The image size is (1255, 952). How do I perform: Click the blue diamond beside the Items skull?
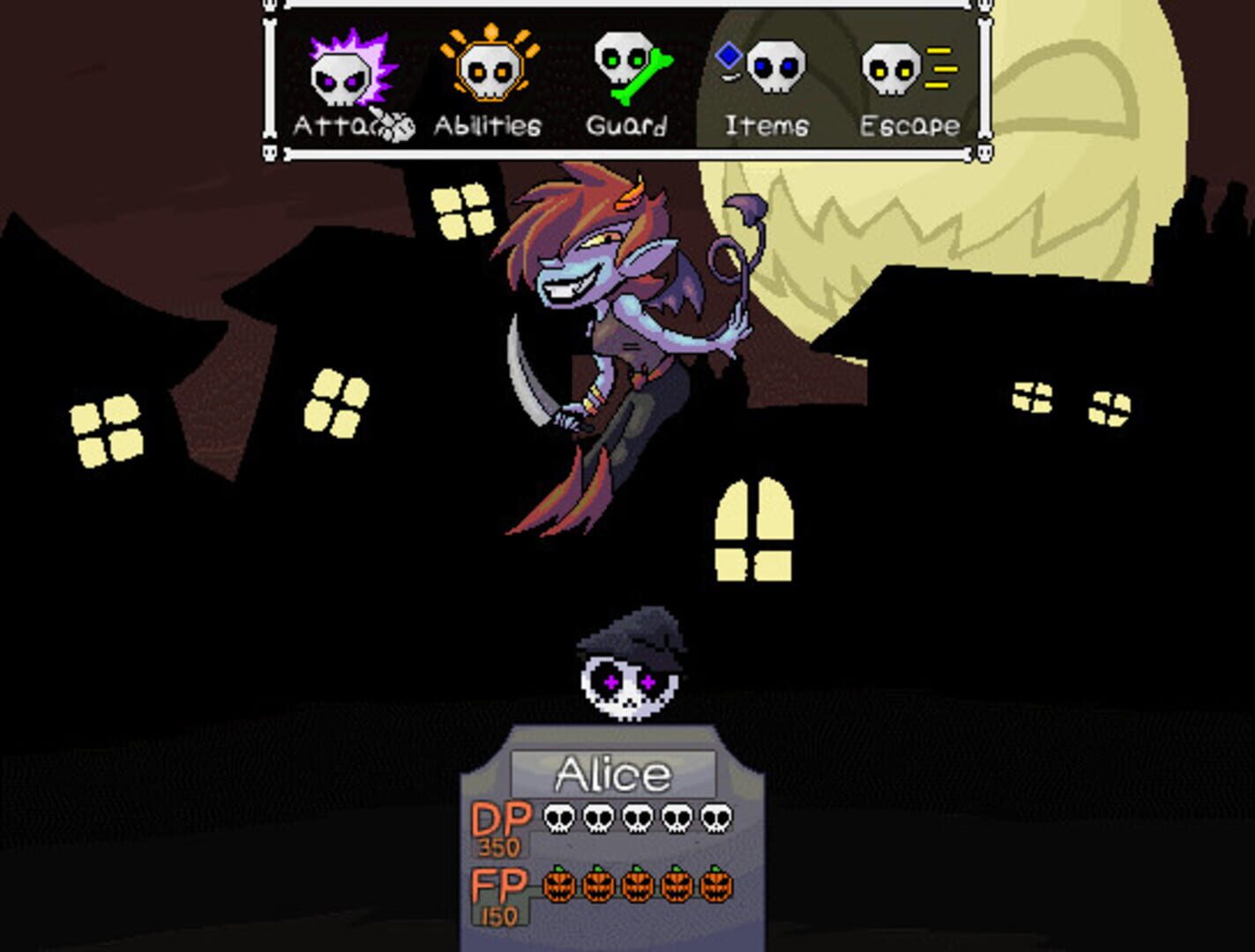point(728,55)
